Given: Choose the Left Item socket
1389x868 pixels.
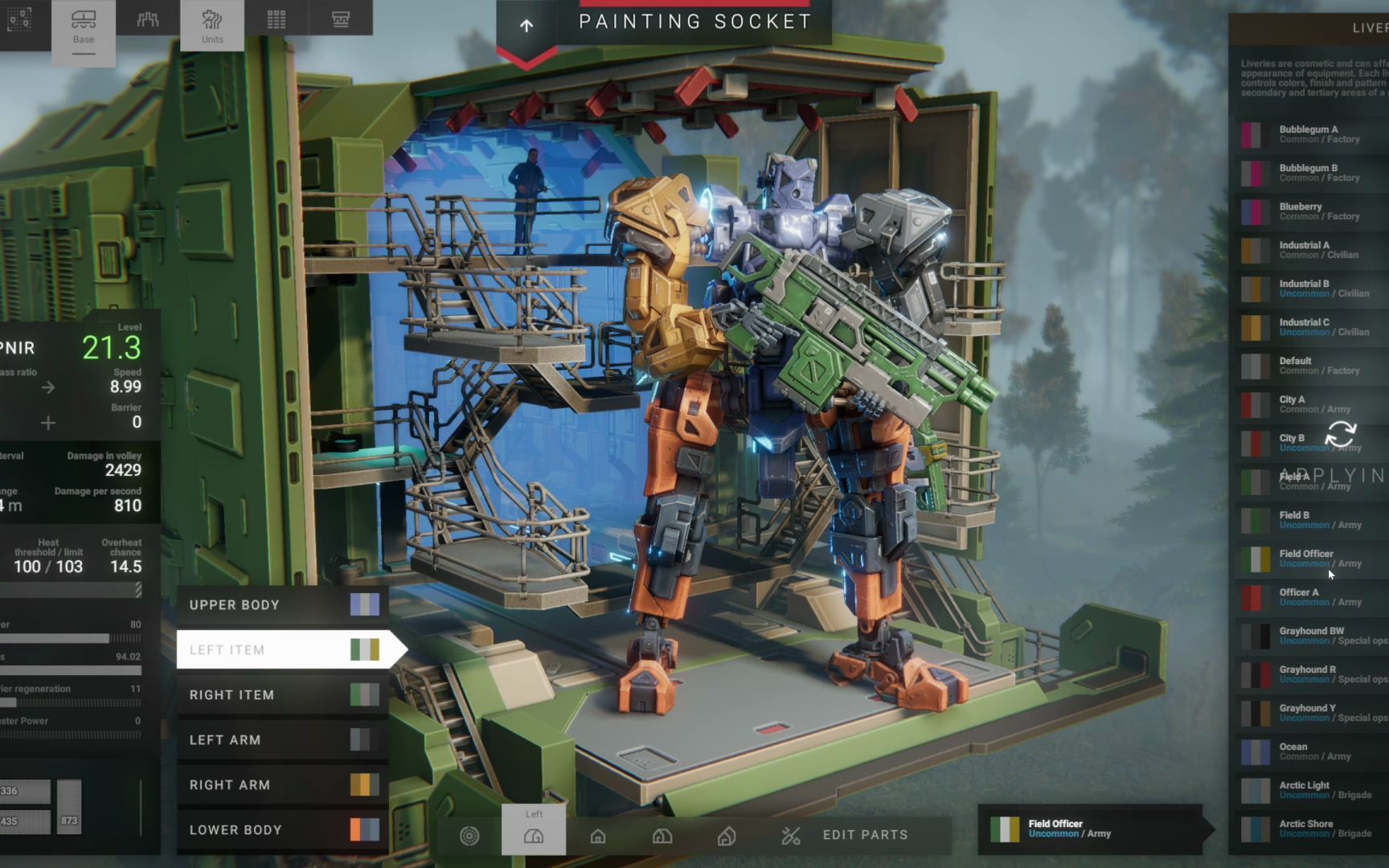Looking at the screenshot, I should [x=283, y=650].
